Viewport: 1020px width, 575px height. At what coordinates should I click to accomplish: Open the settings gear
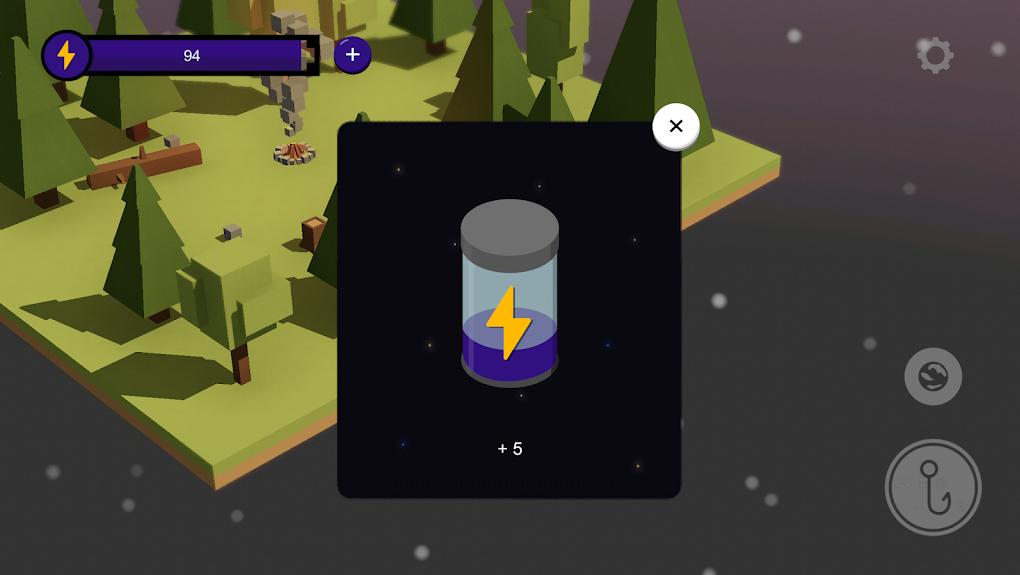[935, 55]
